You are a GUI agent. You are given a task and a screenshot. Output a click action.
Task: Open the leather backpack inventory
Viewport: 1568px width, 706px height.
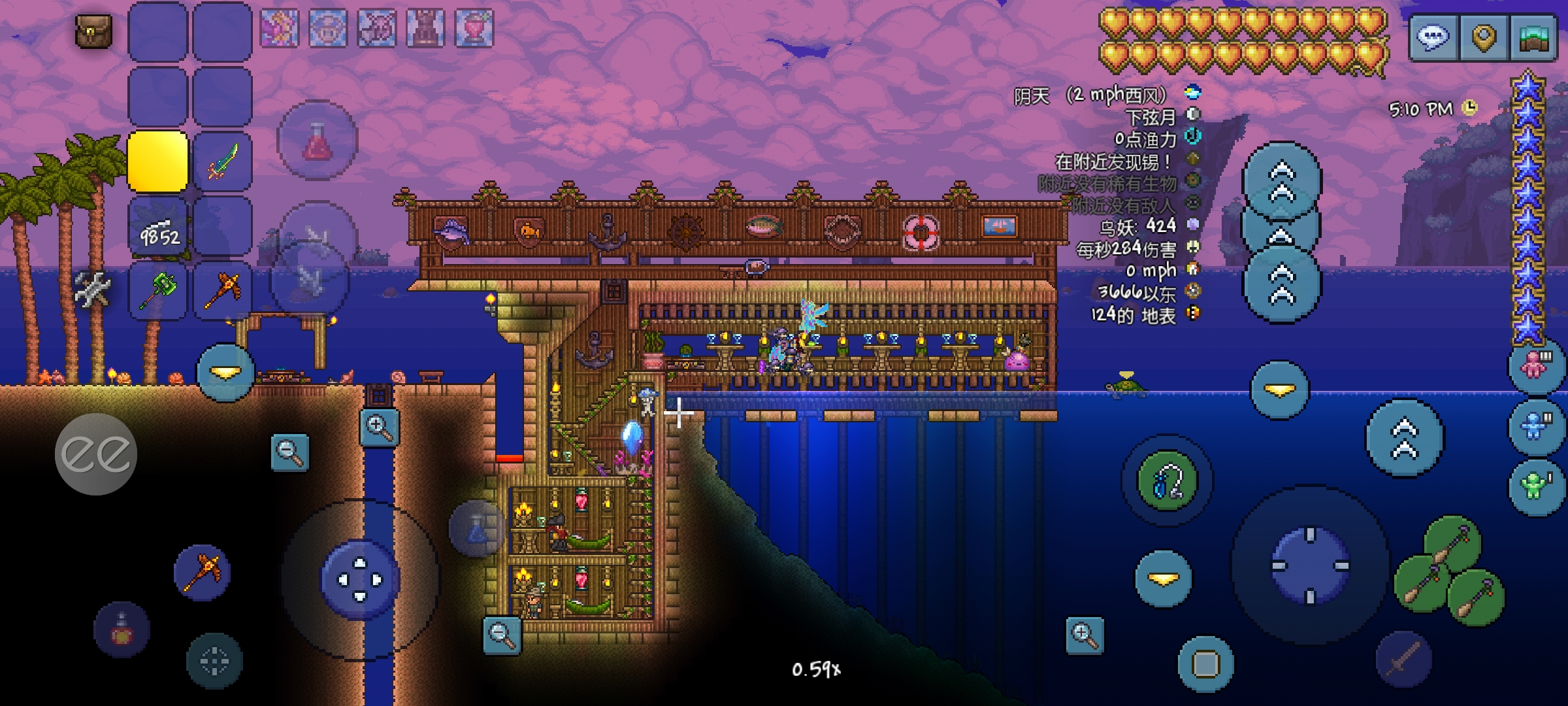coord(93,31)
